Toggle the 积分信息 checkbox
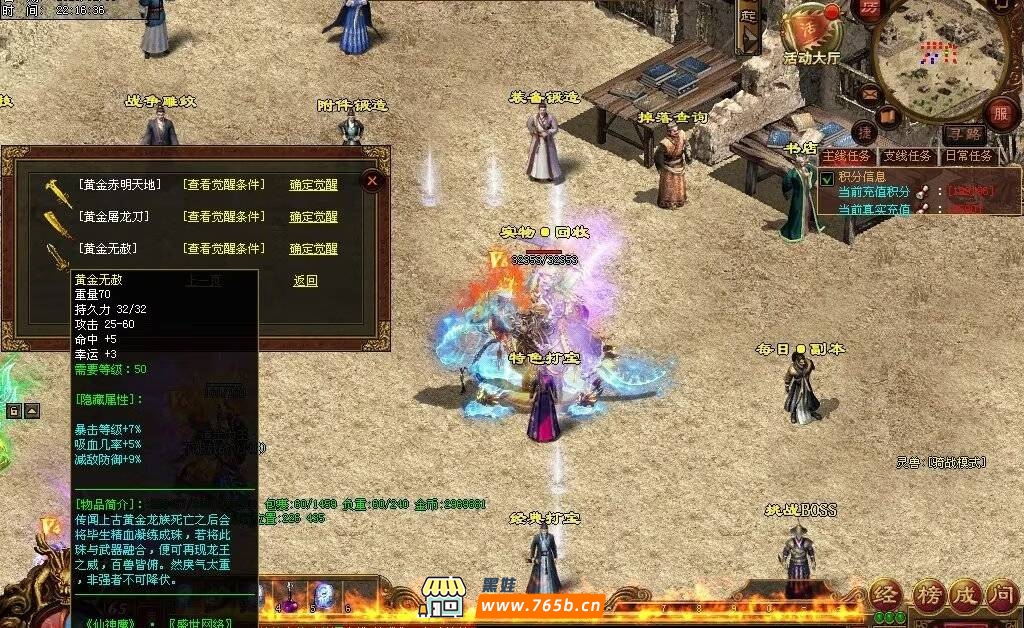Image resolution: width=1024 pixels, height=628 pixels. [827, 178]
